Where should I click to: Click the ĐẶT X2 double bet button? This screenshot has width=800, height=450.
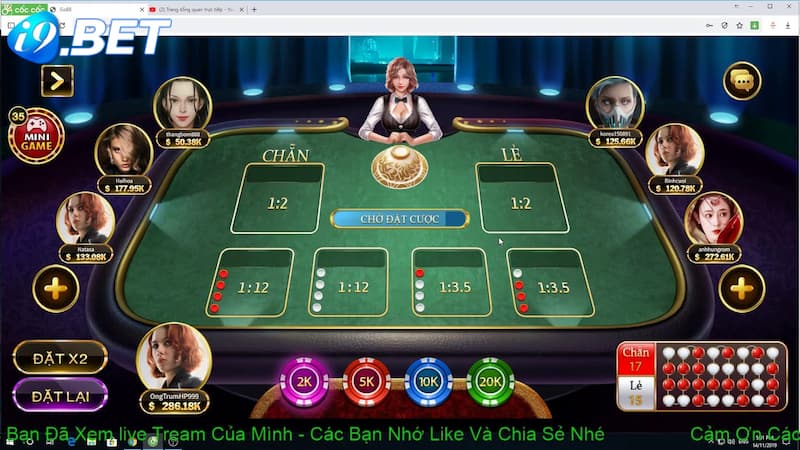(x=60, y=357)
